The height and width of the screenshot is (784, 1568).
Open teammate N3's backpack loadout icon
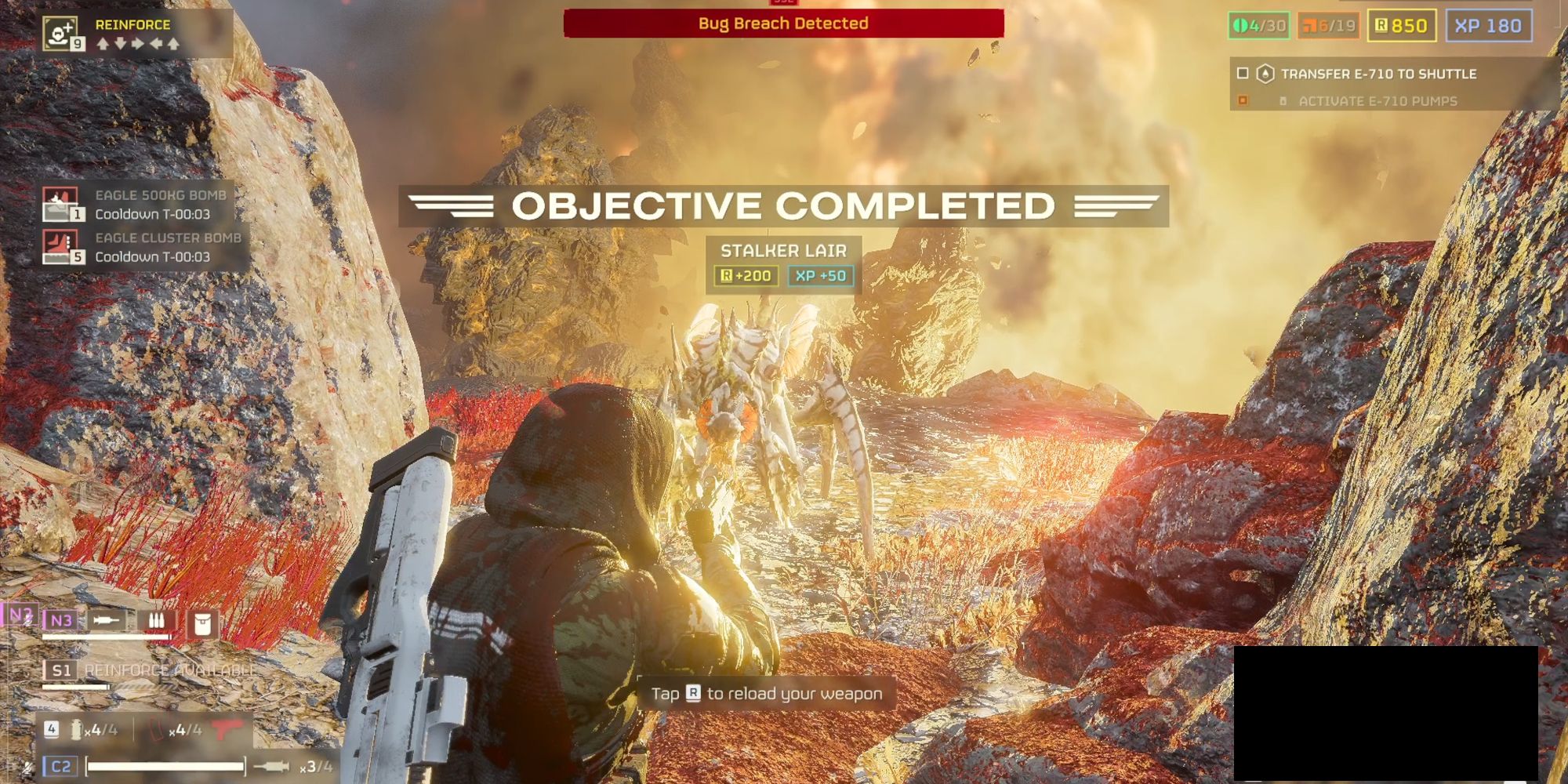click(x=202, y=620)
